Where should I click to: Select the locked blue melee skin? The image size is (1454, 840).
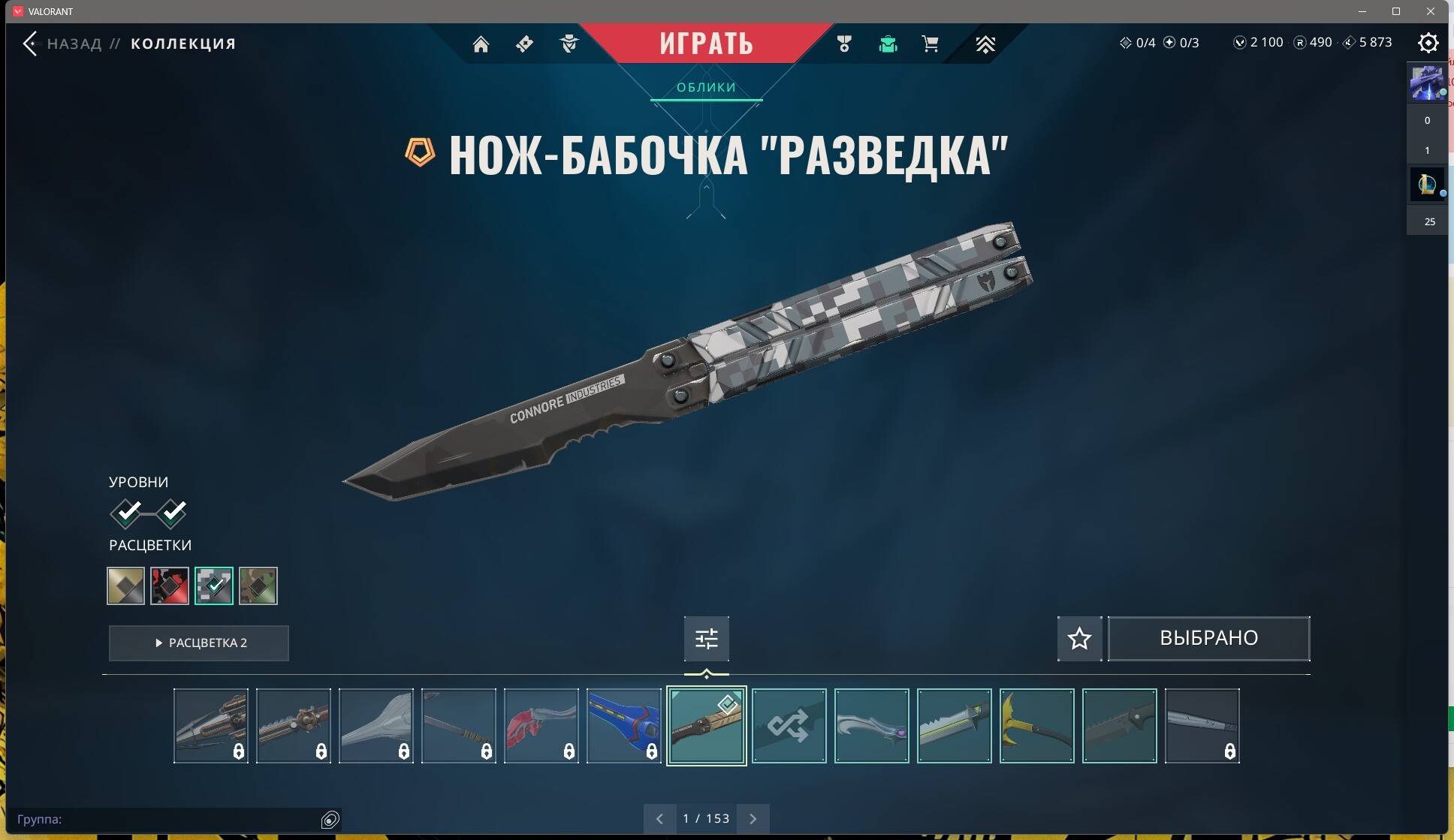pos(623,726)
